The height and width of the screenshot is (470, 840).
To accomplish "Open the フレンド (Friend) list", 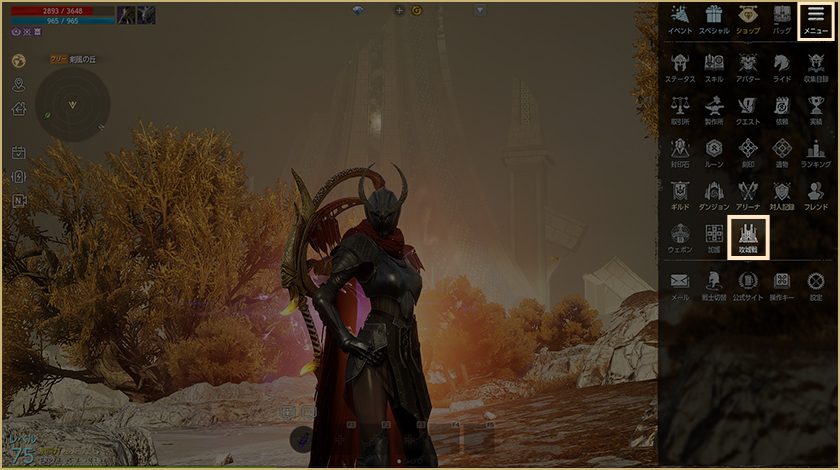I will click(x=815, y=194).
